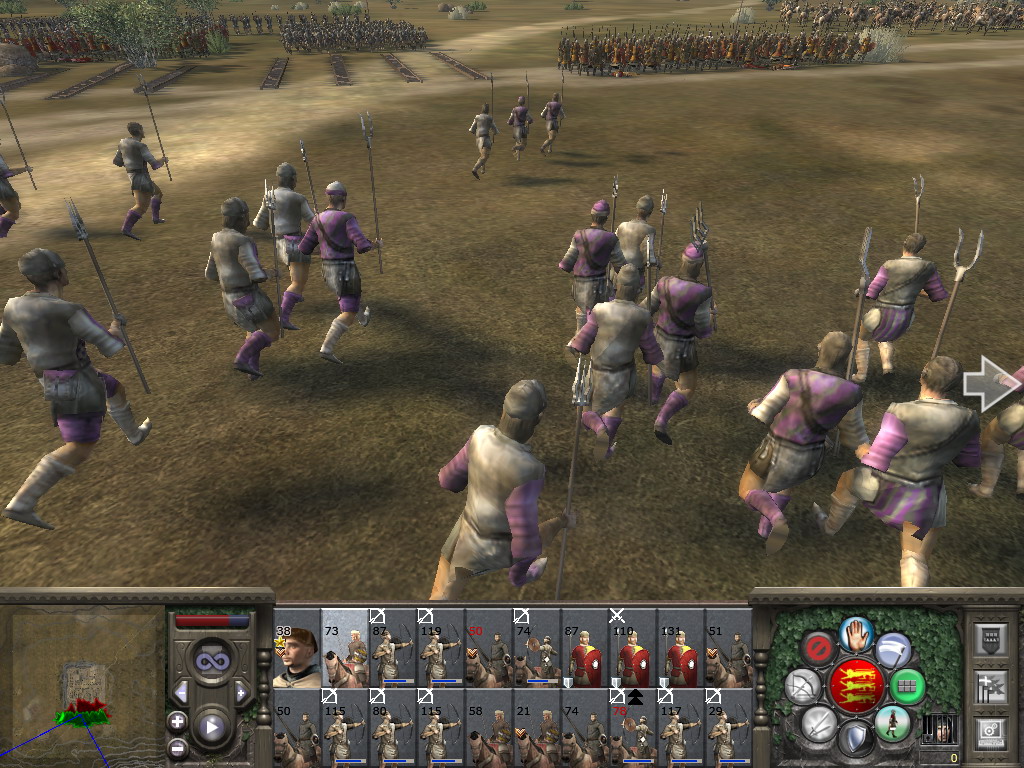1024x768 pixels.
Task: Click the play button on the speed control
Action: 211,726
